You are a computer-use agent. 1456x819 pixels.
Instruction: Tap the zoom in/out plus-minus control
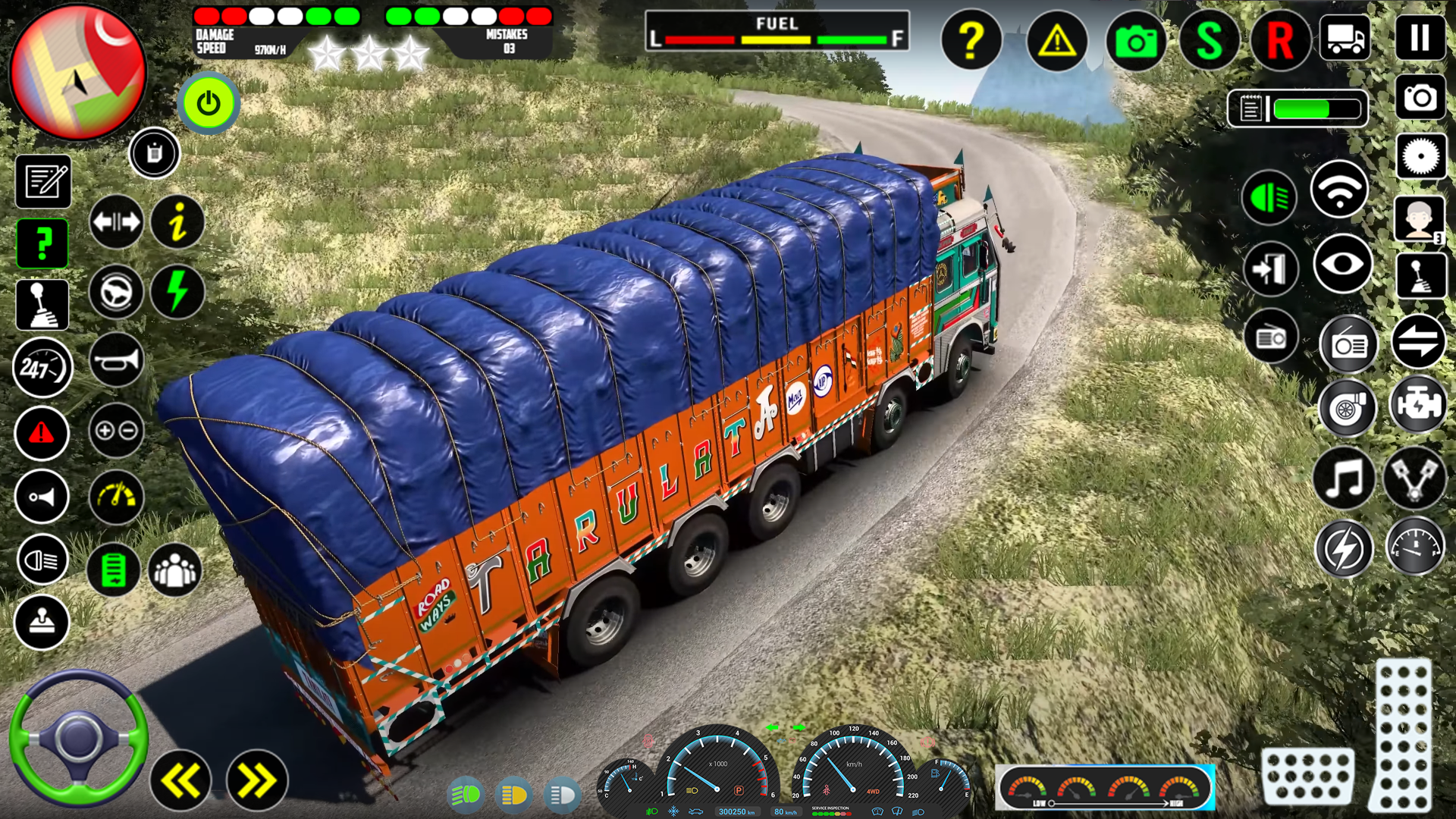[115, 431]
